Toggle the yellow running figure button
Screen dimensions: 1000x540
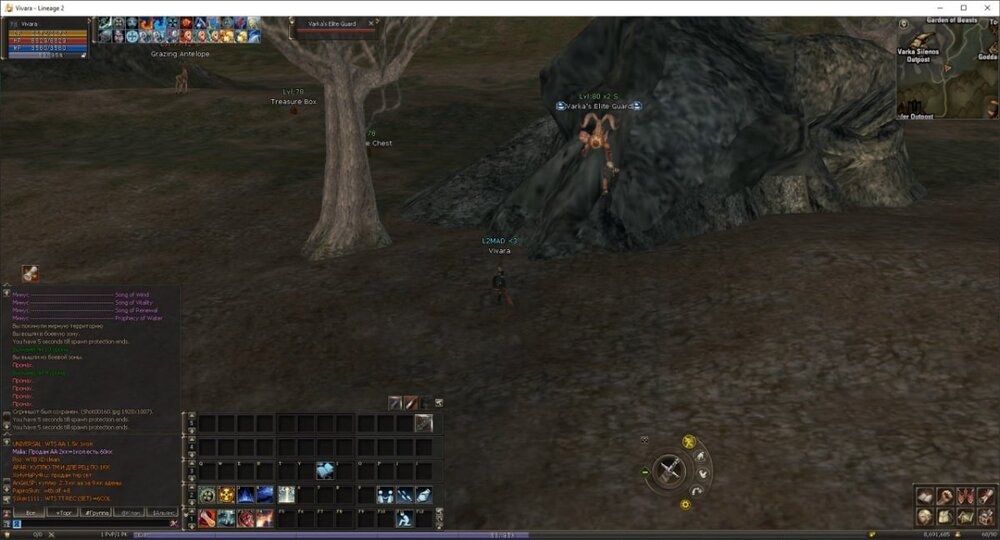[x=689, y=441]
